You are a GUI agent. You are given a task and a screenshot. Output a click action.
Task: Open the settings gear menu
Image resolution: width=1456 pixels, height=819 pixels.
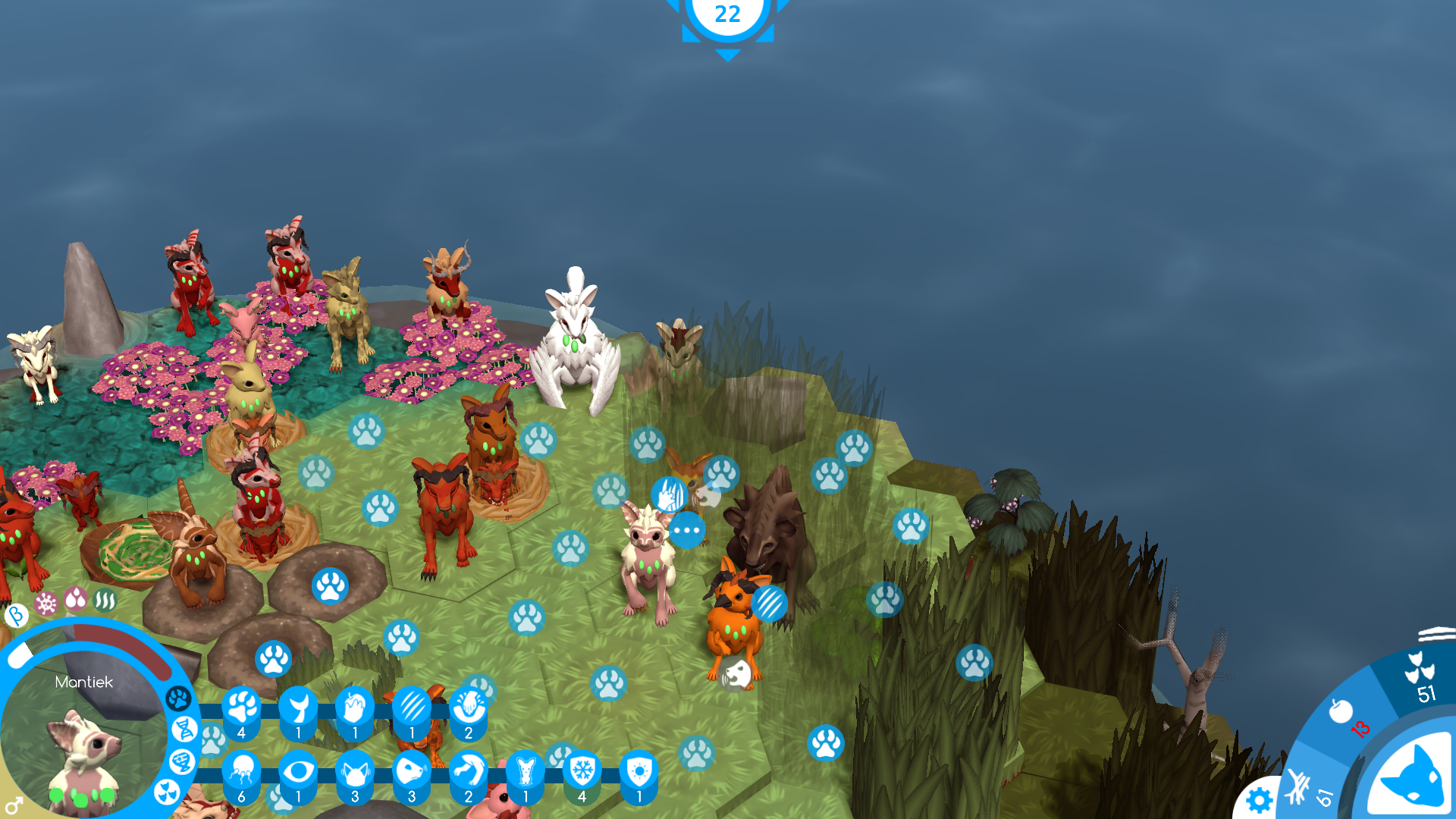point(1259,800)
